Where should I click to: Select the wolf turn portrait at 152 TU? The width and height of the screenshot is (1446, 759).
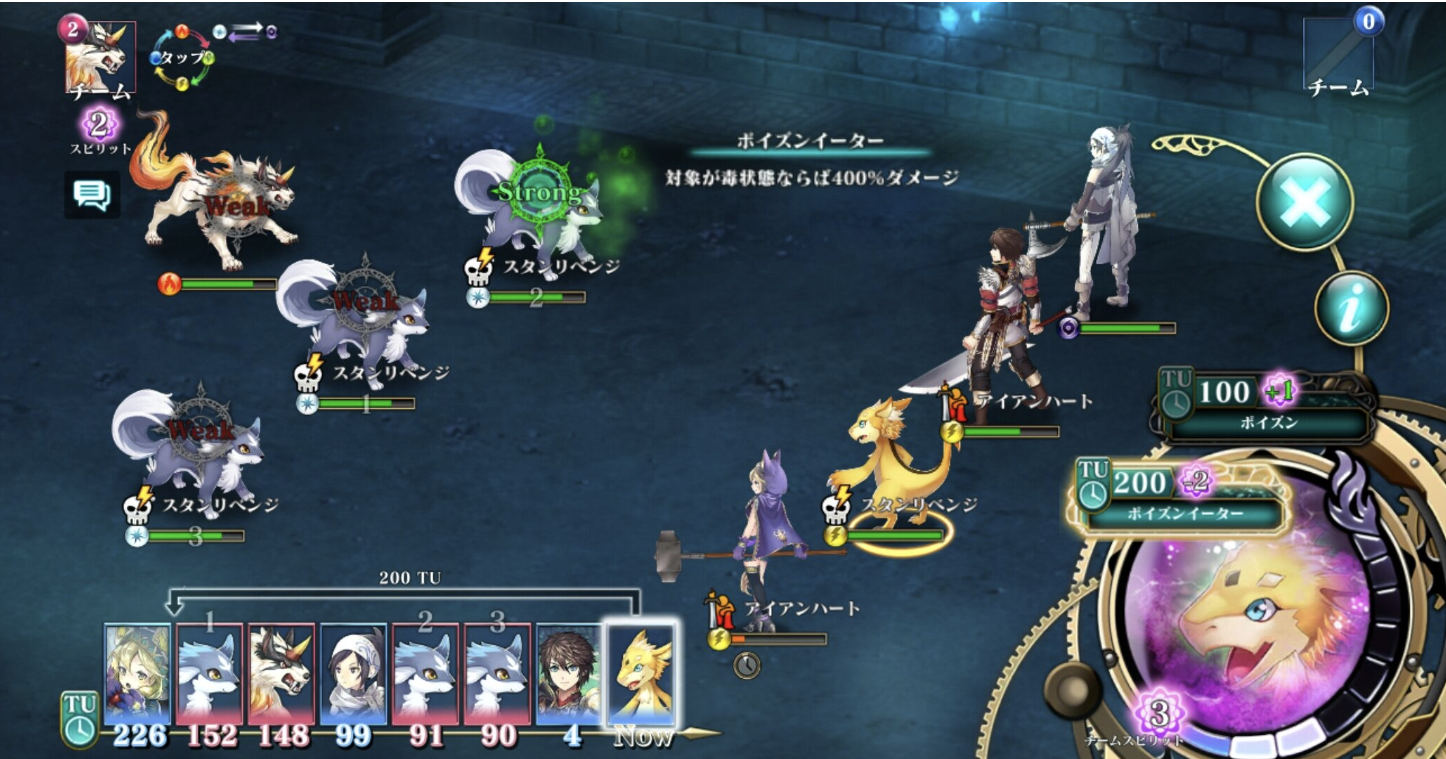tap(210, 674)
